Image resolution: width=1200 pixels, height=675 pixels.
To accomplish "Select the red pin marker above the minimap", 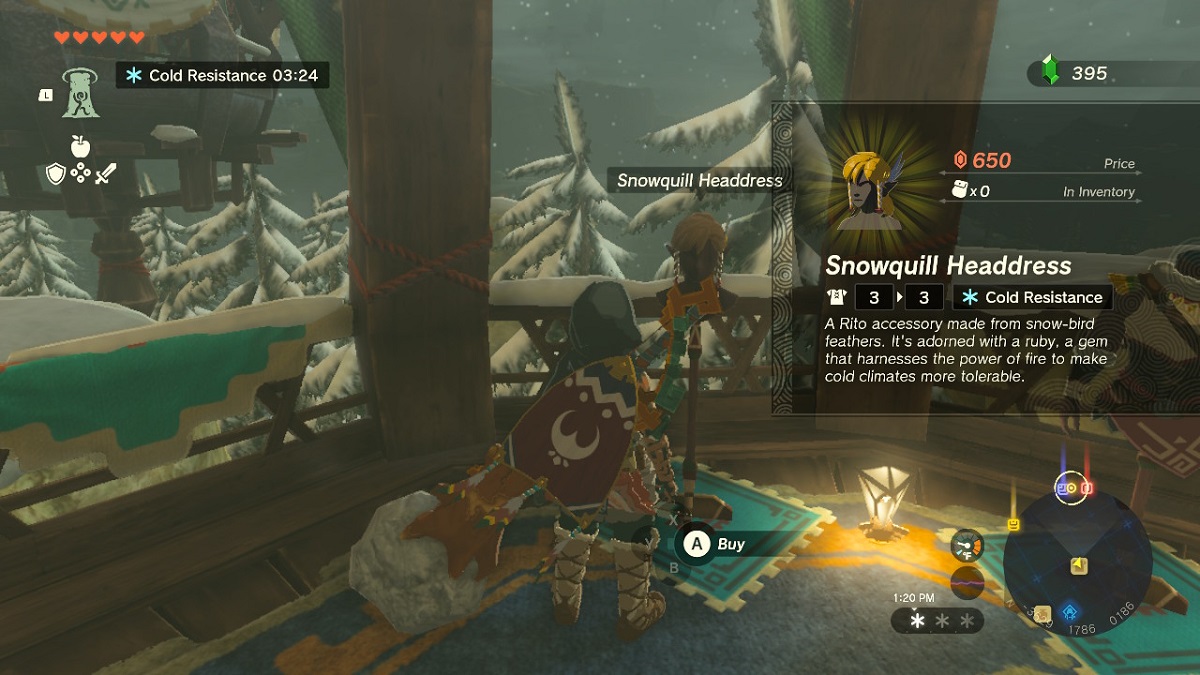I will click(1087, 488).
